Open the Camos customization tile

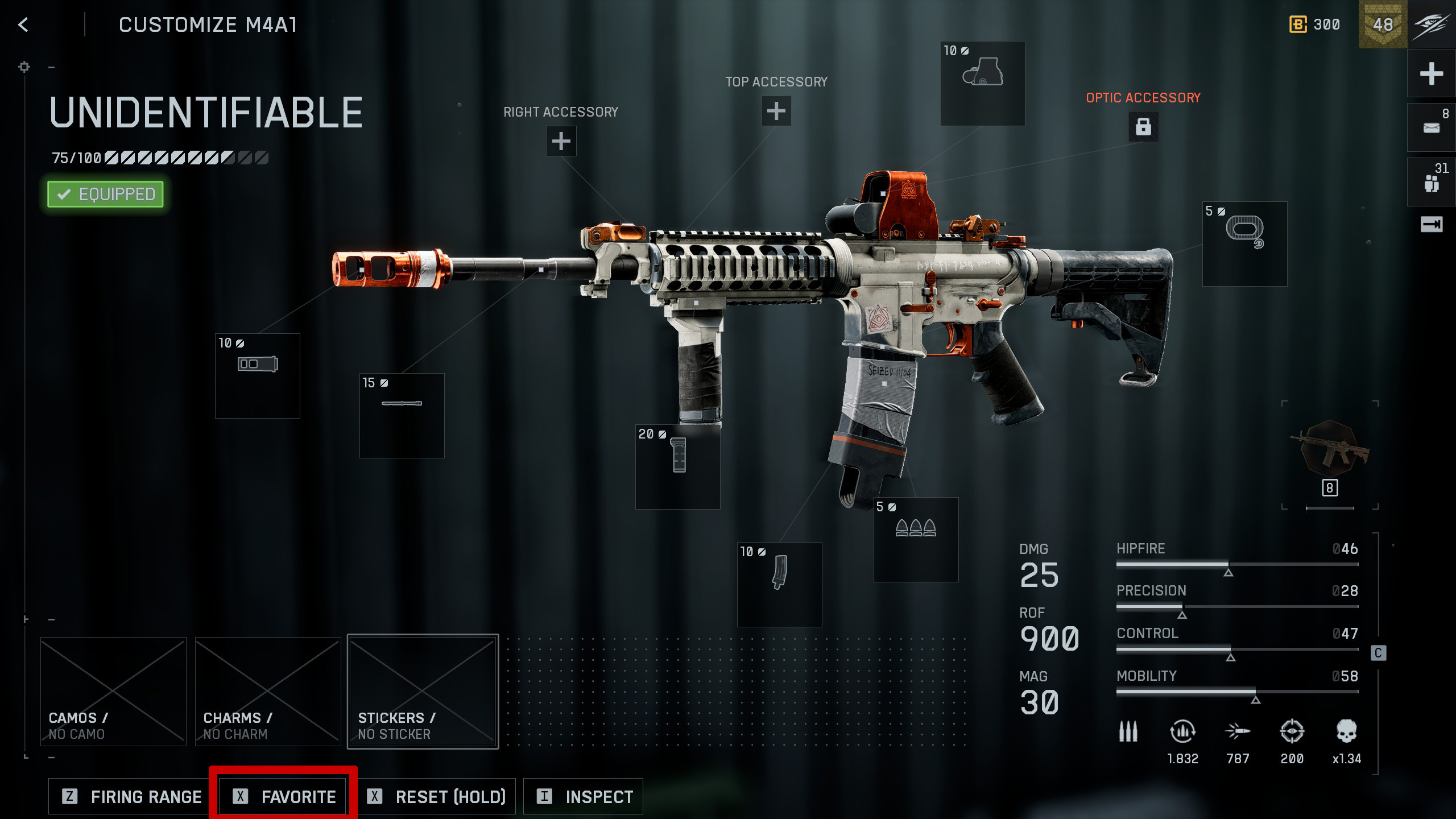pyautogui.click(x=113, y=691)
